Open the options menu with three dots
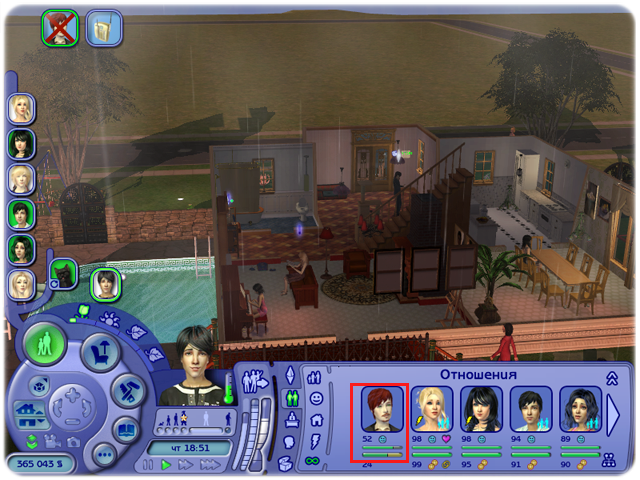 [x=103, y=454]
